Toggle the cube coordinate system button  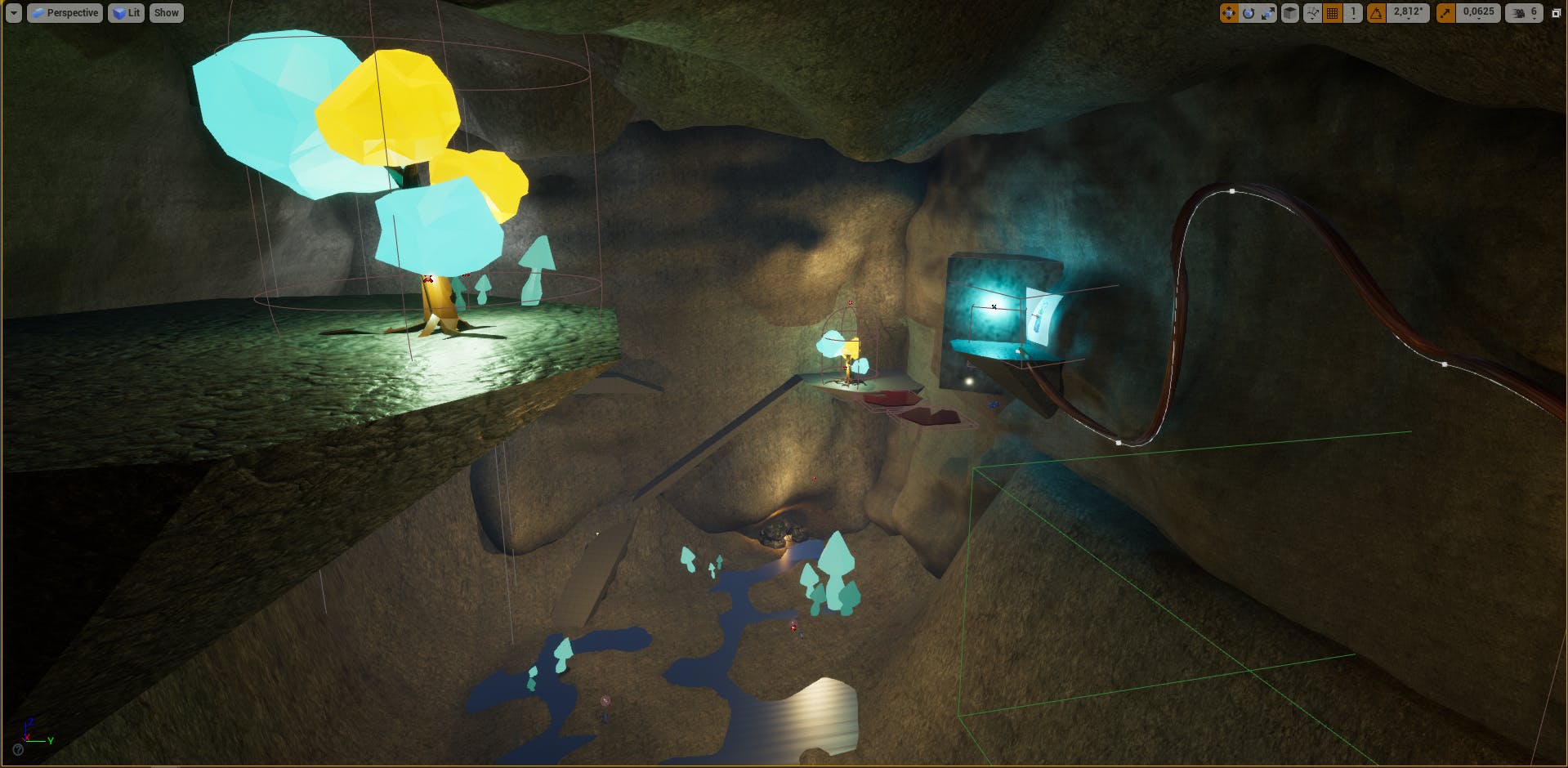click(x=1290, y=13)
